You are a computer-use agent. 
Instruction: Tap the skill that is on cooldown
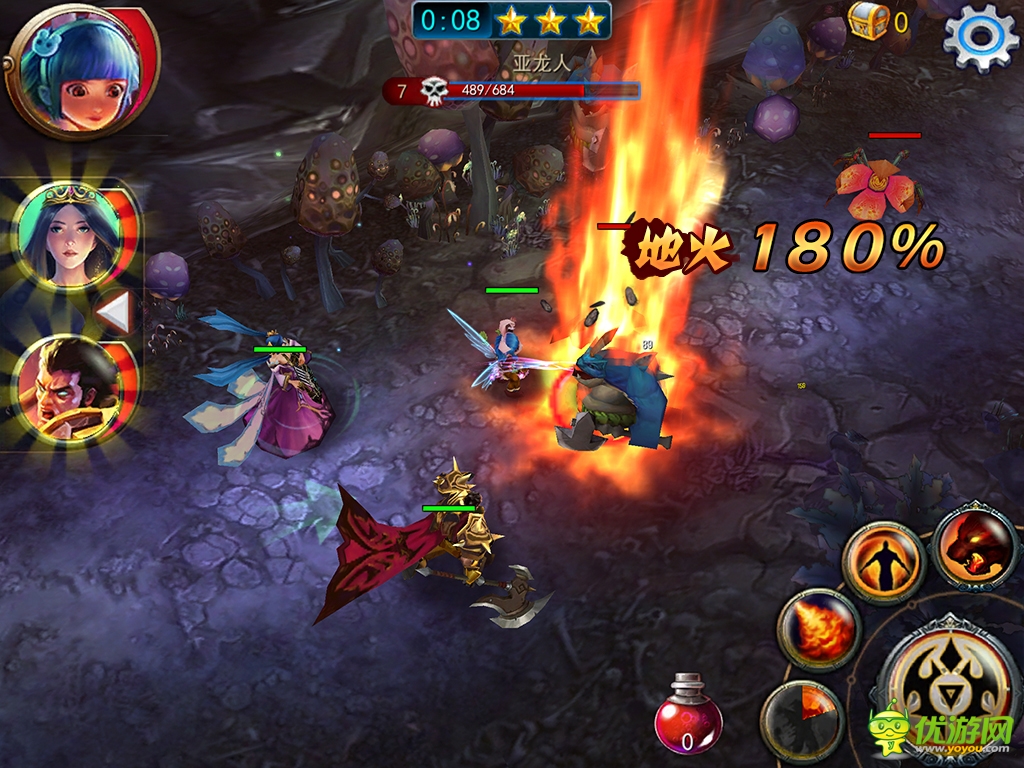802,720
